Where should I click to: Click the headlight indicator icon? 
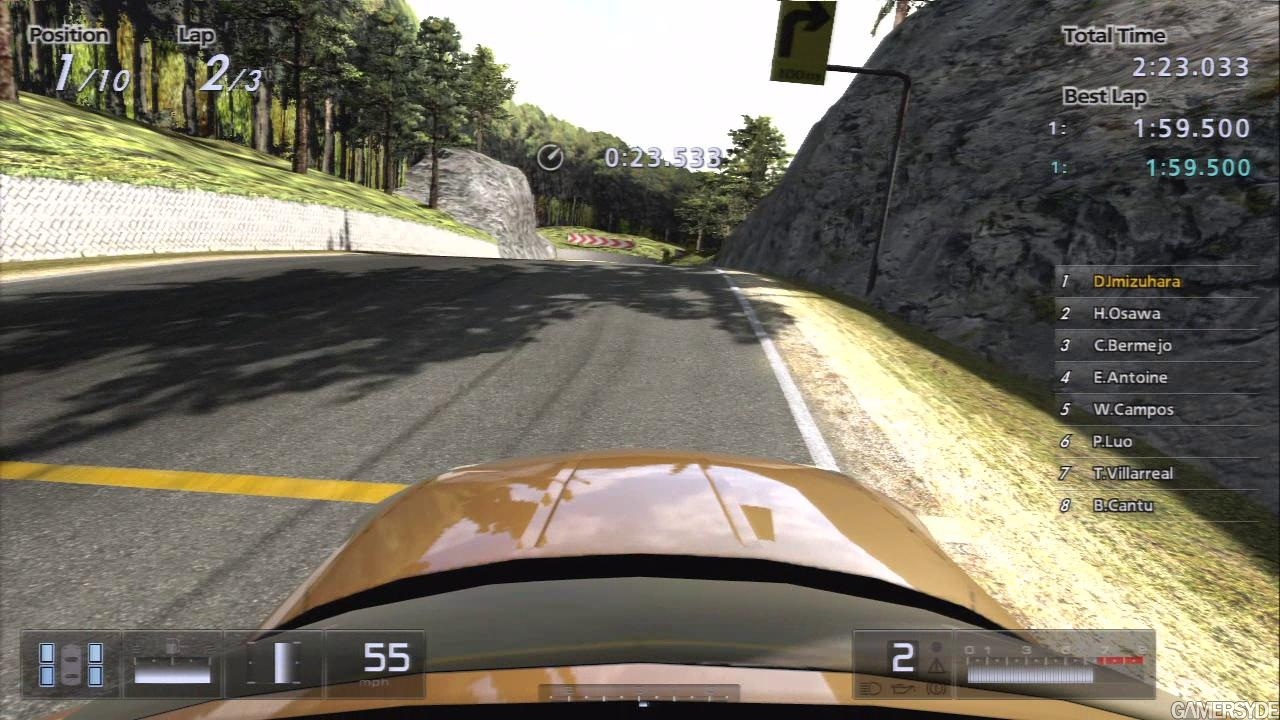[x=870, y=688]
